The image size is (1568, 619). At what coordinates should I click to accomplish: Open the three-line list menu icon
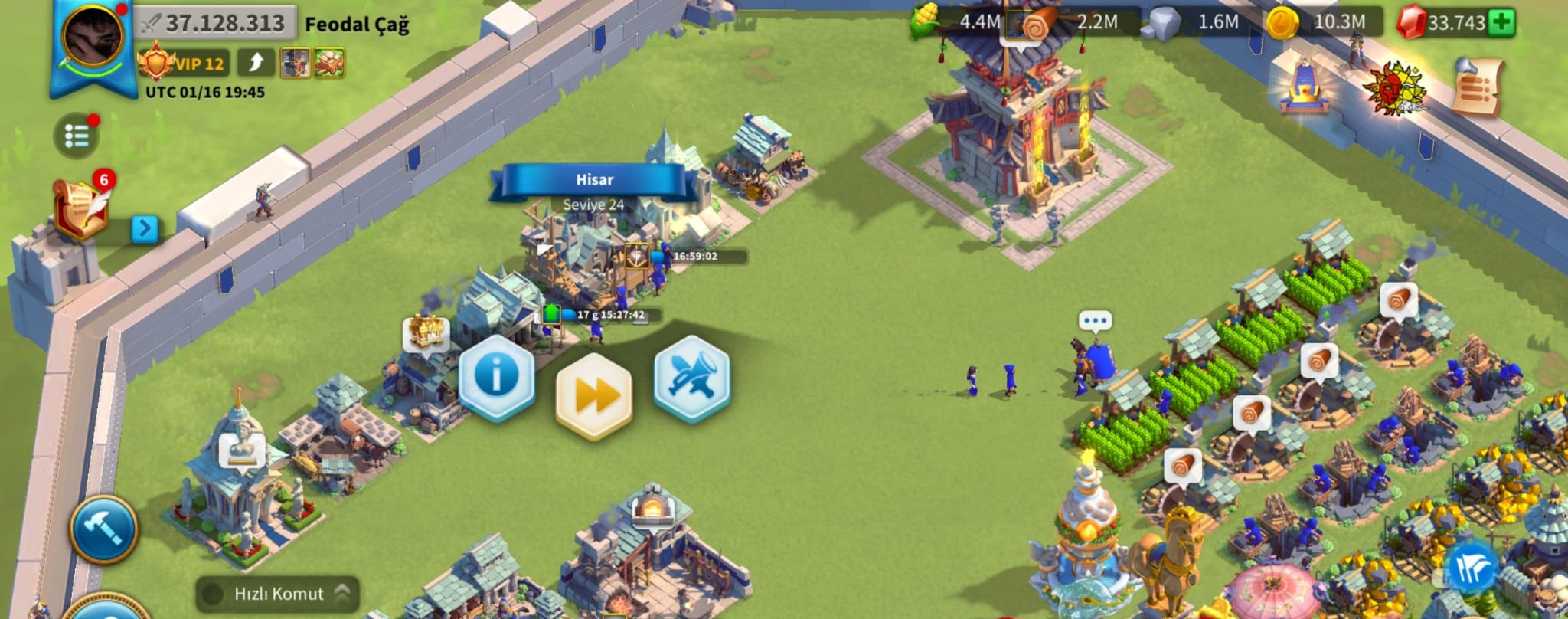coord(77,136)
